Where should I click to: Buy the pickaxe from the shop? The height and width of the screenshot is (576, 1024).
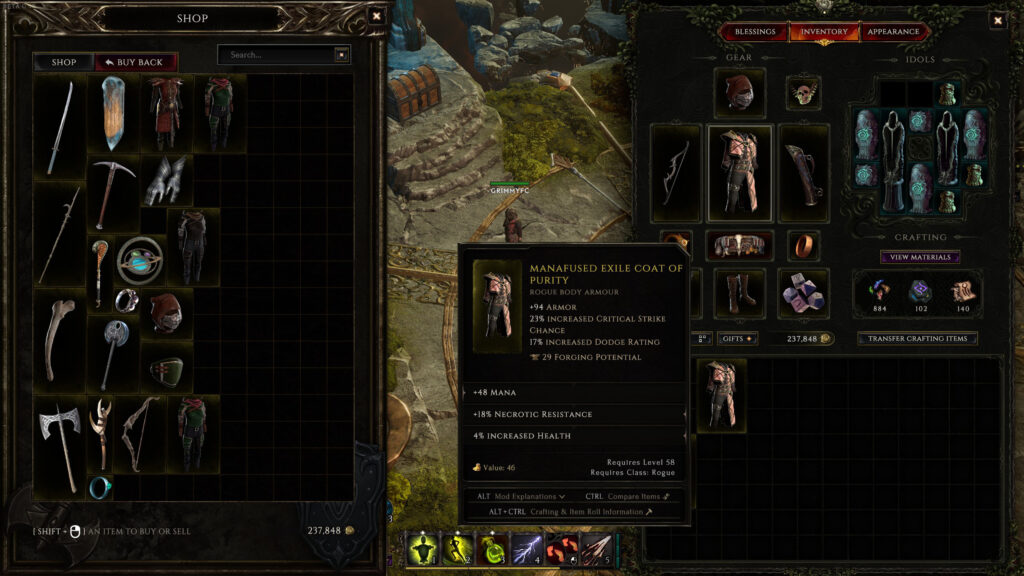[112, 191]
